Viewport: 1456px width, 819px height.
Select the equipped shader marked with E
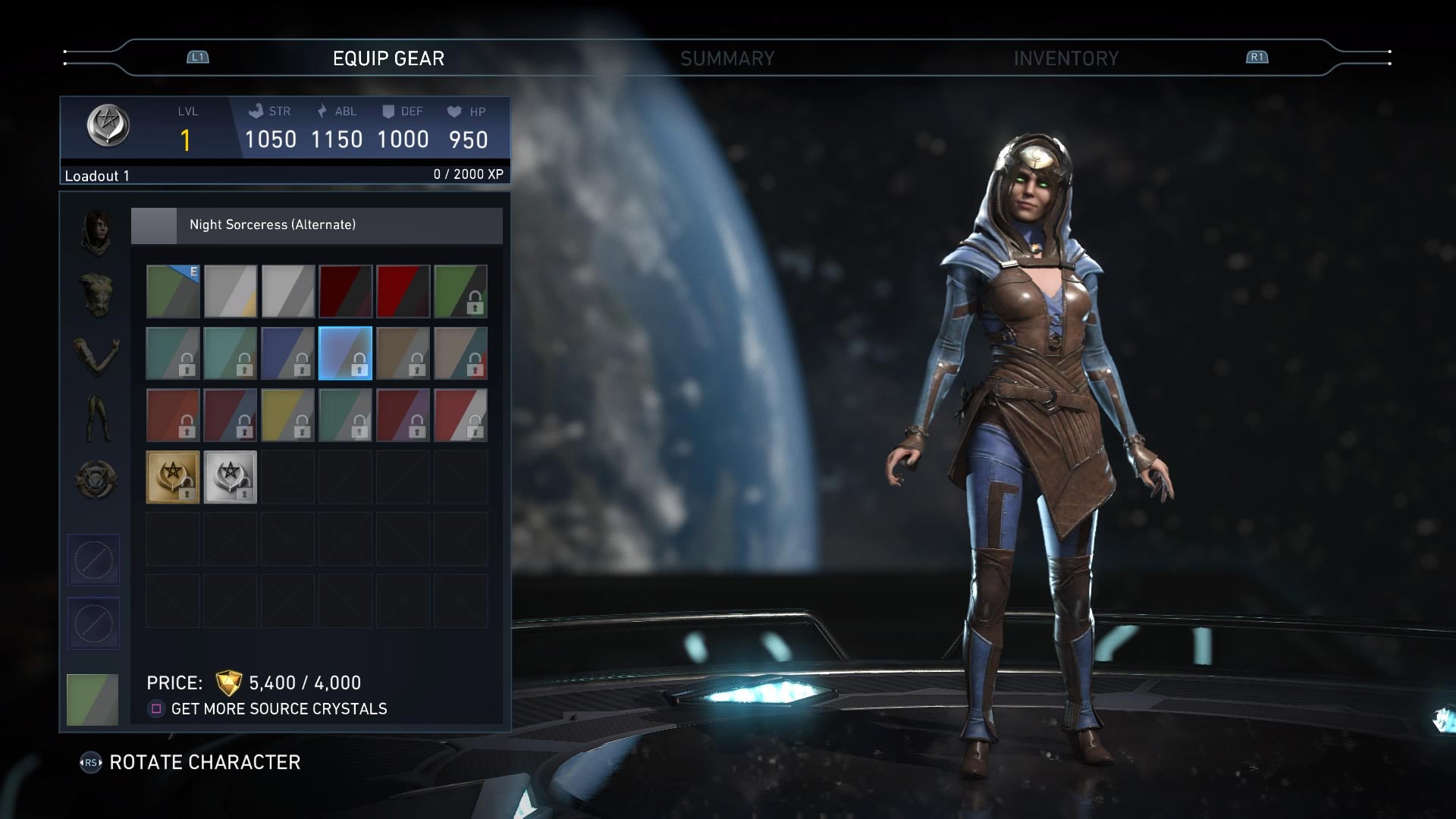coord(172,292)
